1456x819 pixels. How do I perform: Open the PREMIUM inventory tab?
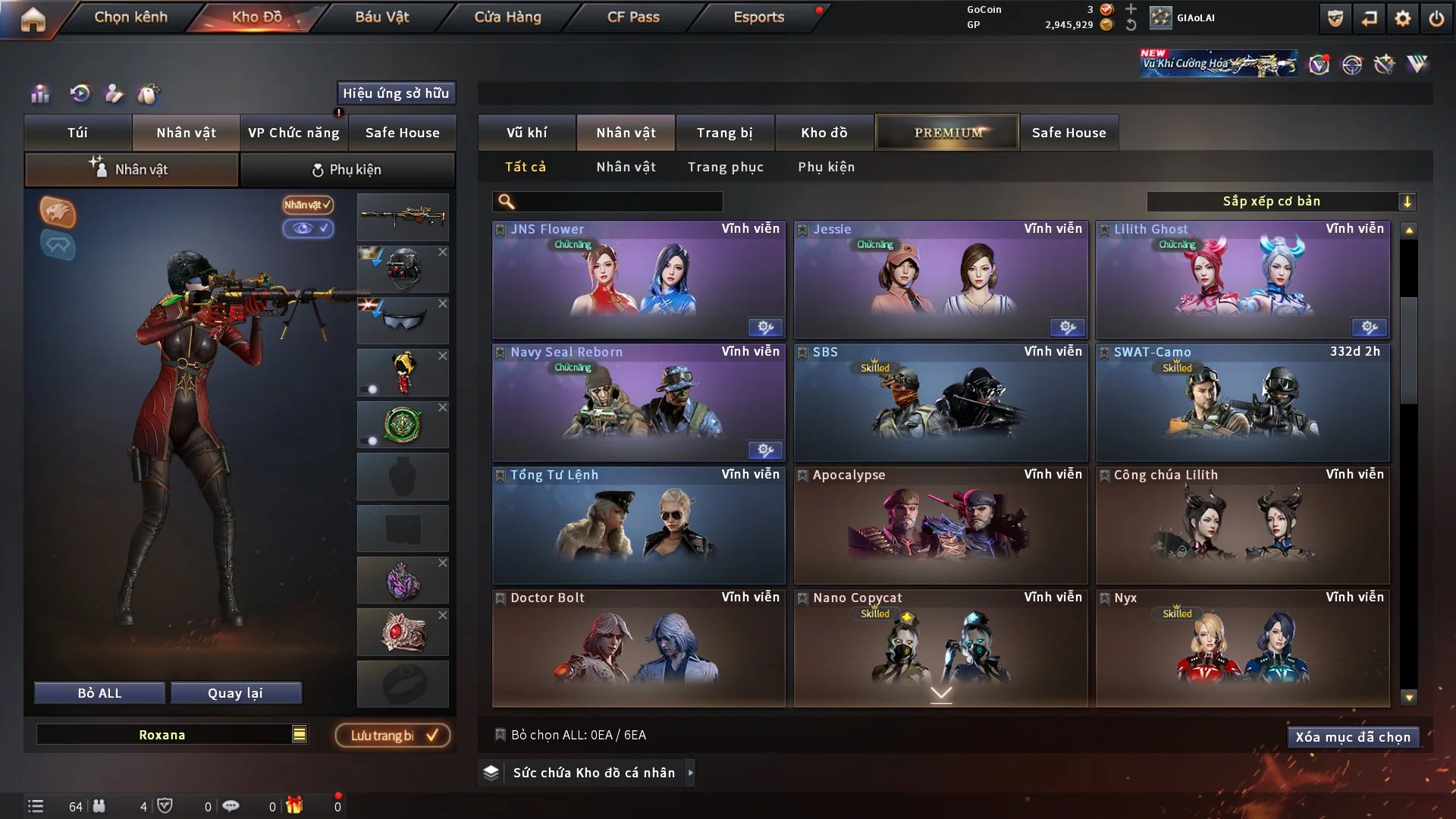947,133
